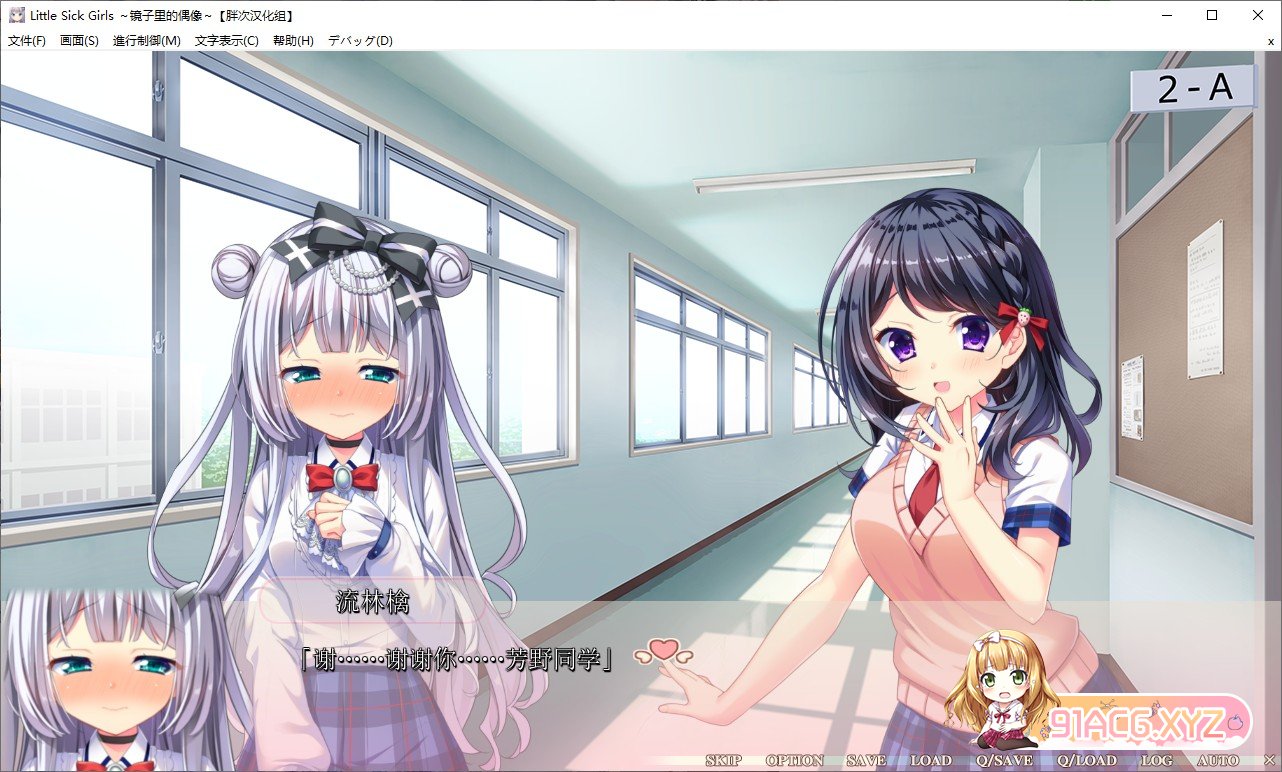Open the 画面(S) menu
The width and height of the screenshot is (1282, 772).
coord(78,41)
